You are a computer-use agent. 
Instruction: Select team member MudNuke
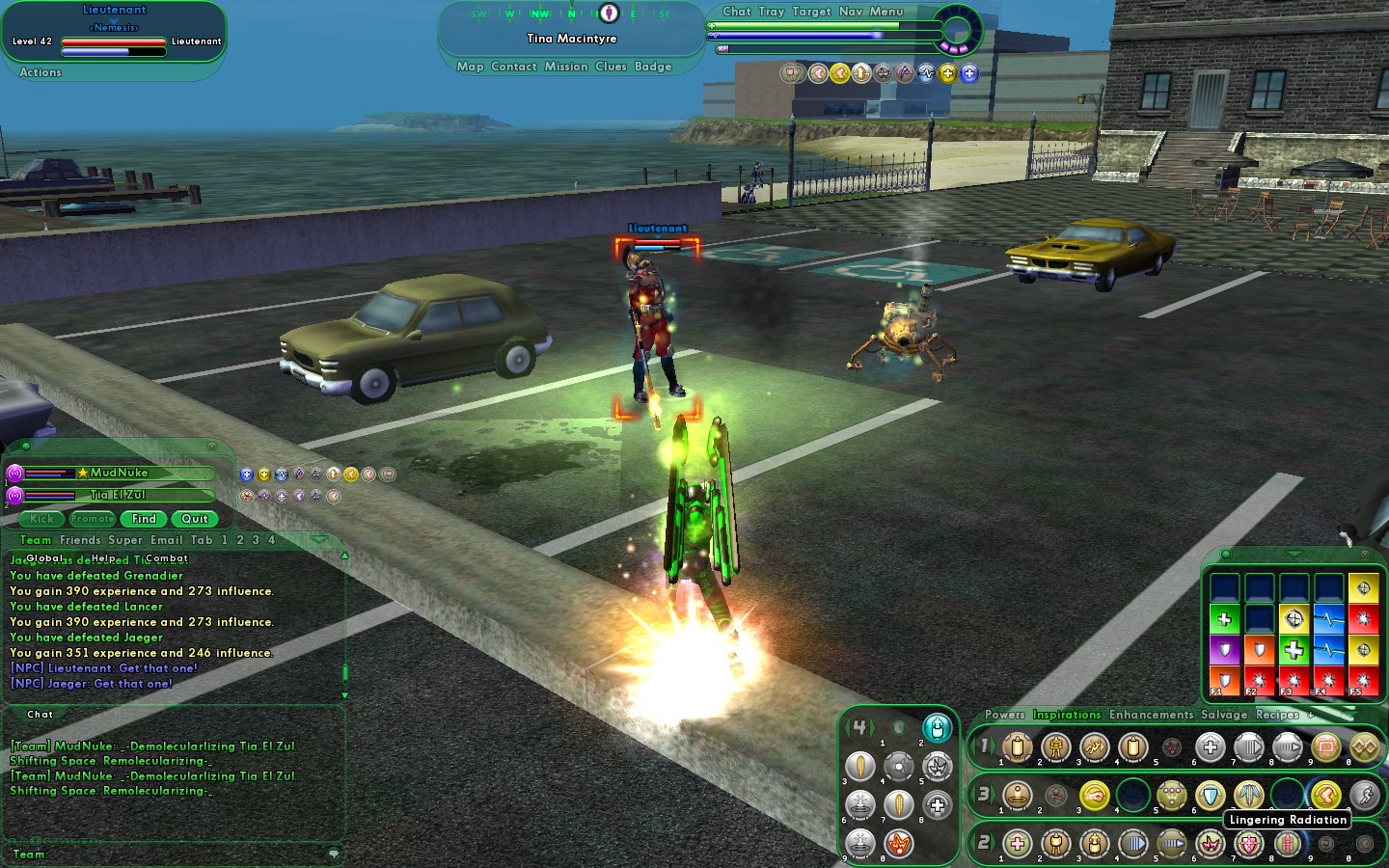click(120, 473)
